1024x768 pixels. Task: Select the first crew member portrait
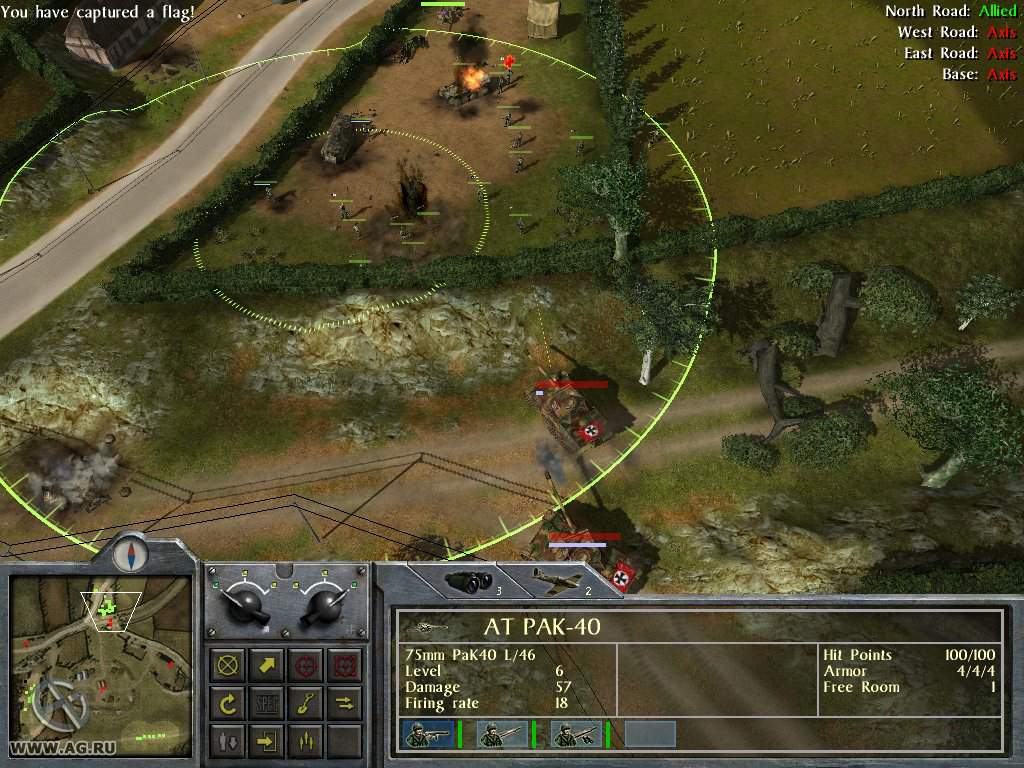click(427, 734)
